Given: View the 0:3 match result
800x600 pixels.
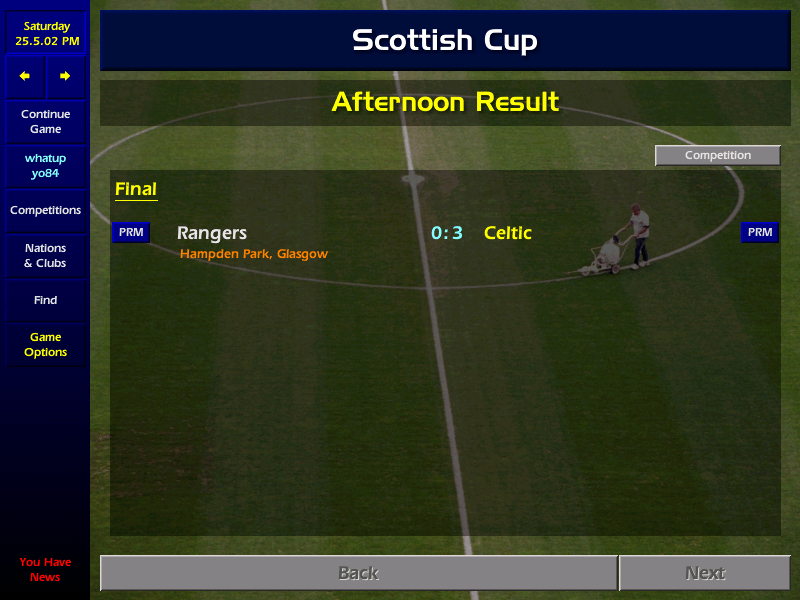Looking at the screenshot, I should point(447,233).
